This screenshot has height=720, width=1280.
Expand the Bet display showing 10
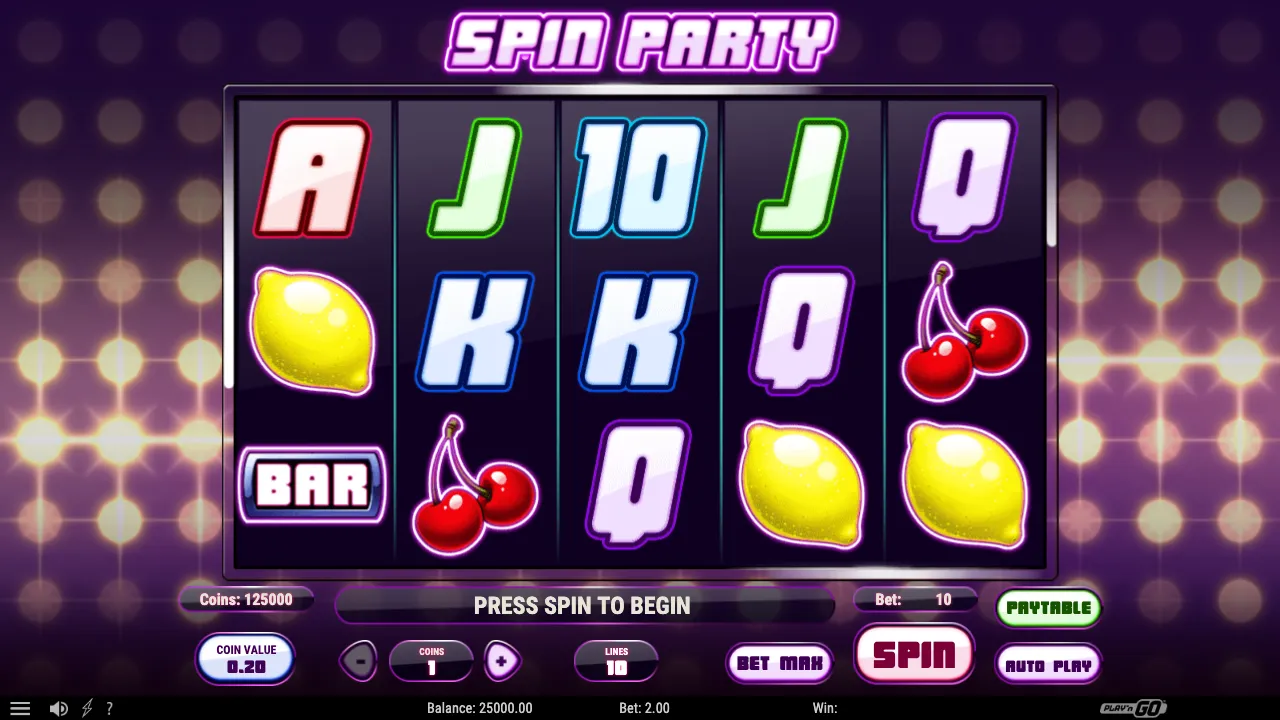914,600
